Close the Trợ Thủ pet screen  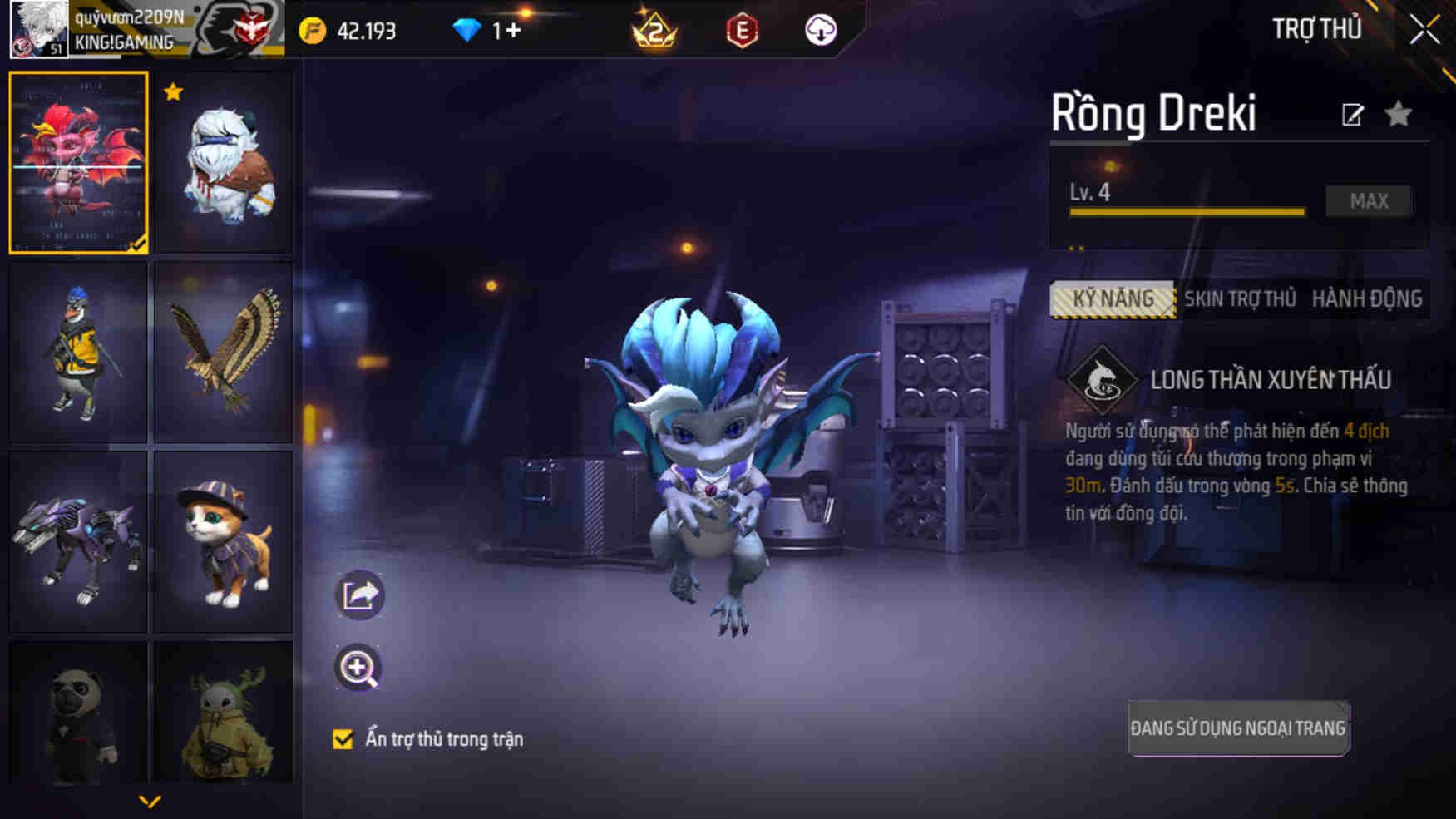1424,30
